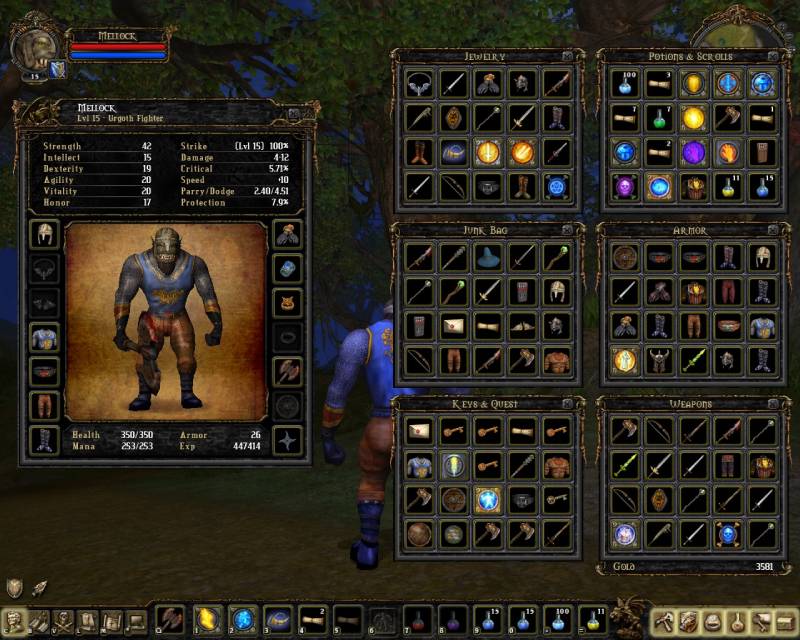Select the blue wizard hat in Junk Bag
The width and height of the screenshot is (800, 640).
(487, 257)
